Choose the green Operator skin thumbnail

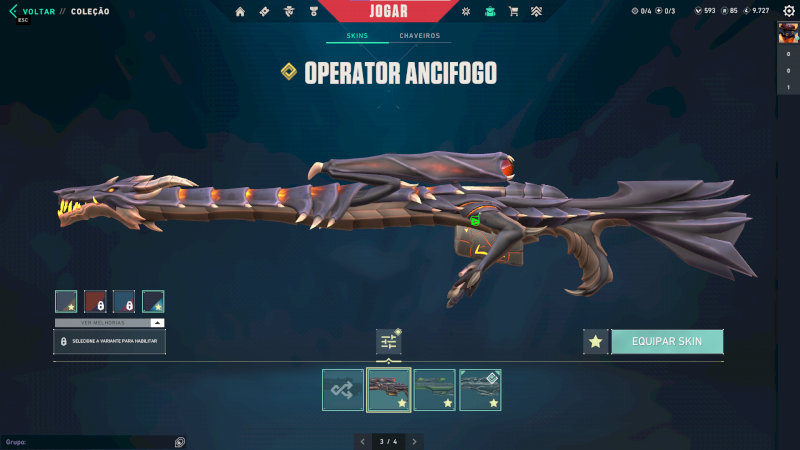point(435,390)
